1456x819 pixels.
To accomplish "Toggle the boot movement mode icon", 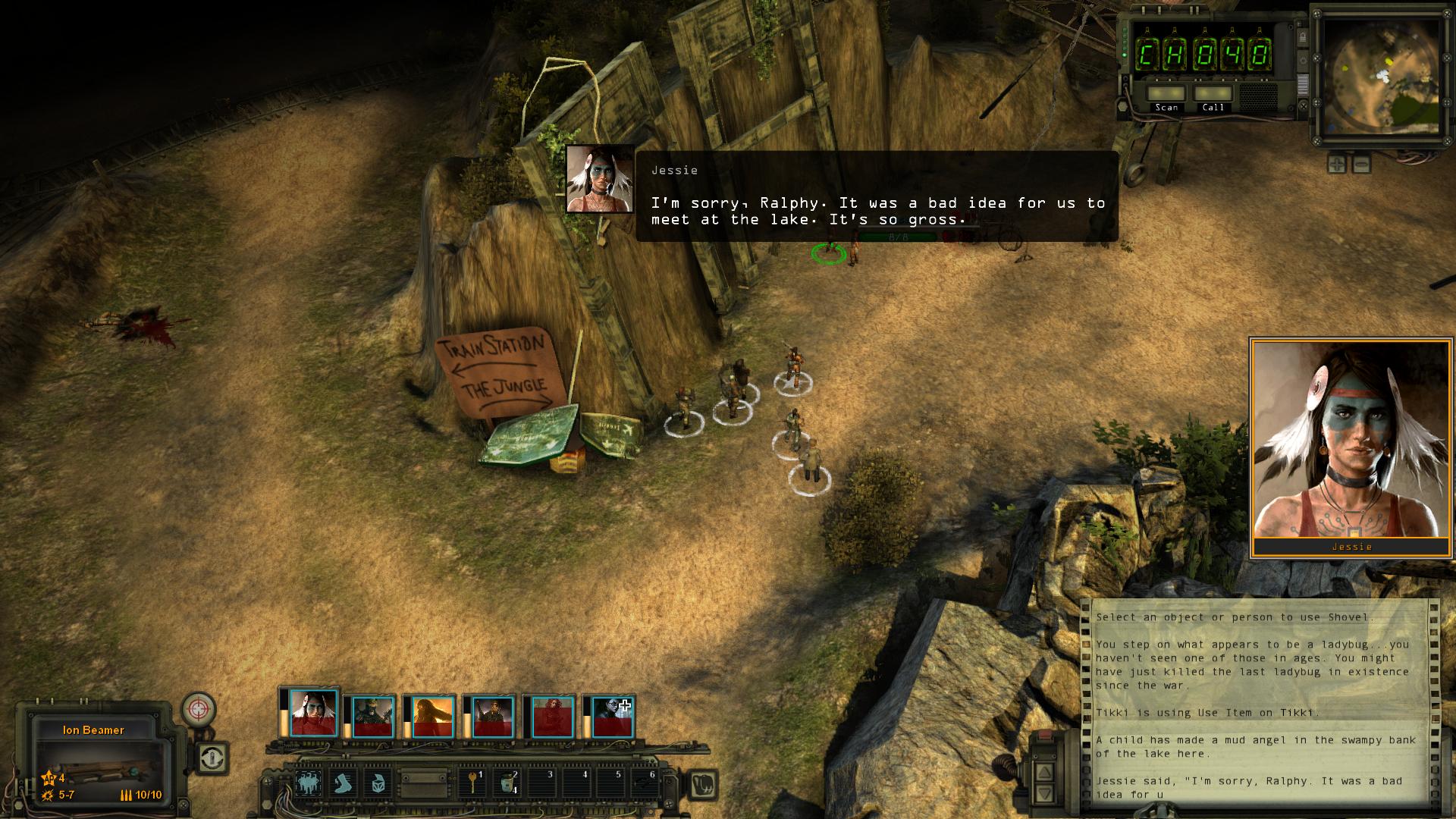I will (344, 783).
